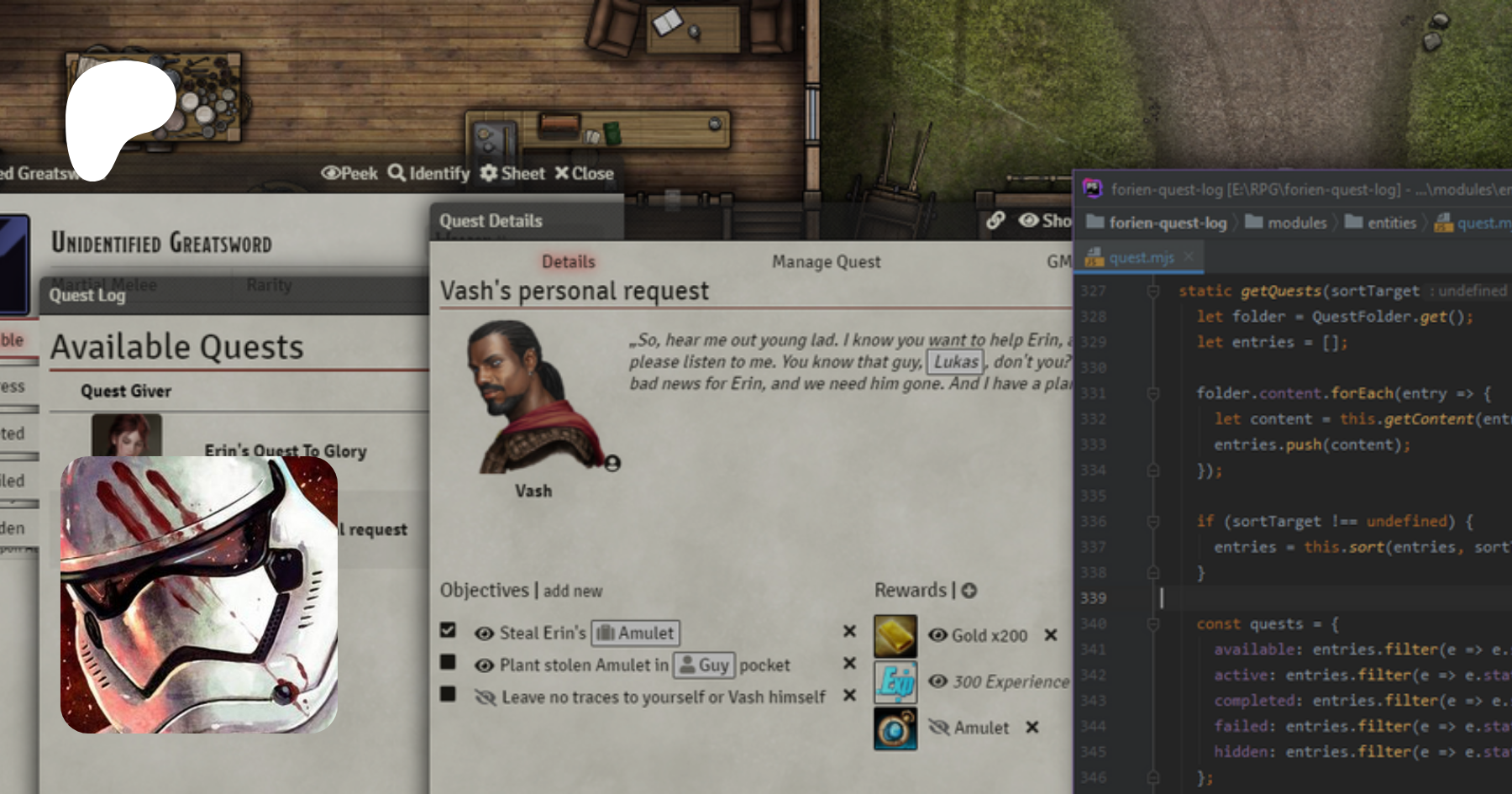Select Erin's Quest To Glory quest
The width and height of the screenshot is (1512, 794).
click(x=285, y=451)
